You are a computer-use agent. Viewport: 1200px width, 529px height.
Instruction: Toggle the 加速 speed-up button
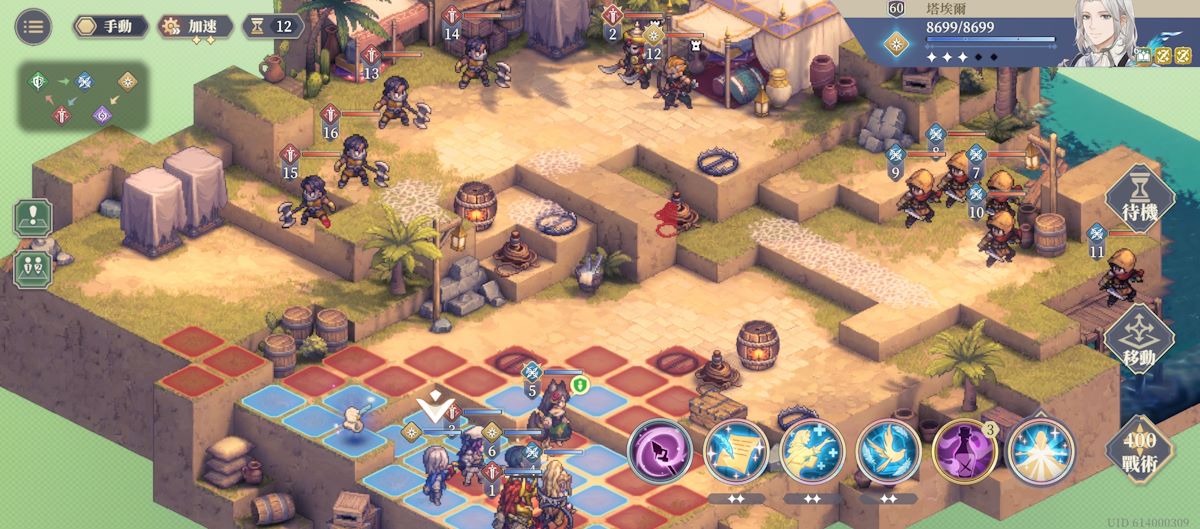coord(196,26)
